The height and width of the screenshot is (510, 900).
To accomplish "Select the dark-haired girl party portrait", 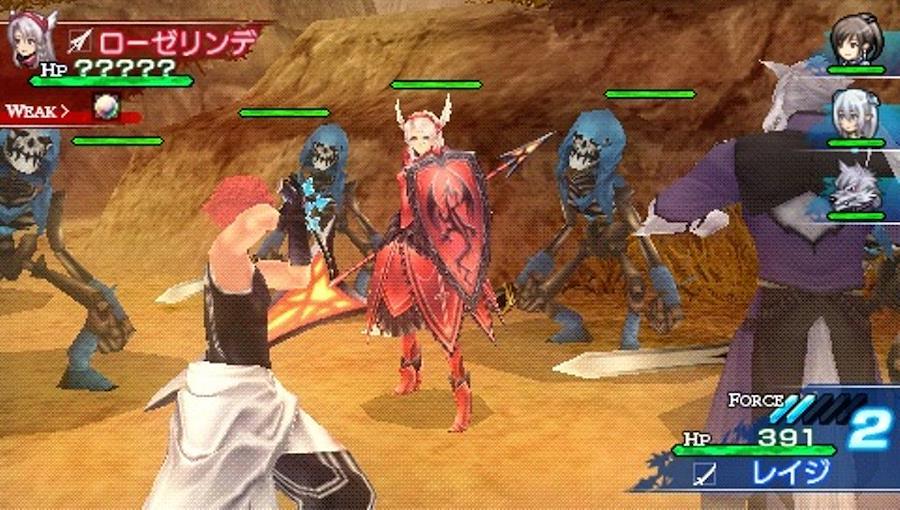I will (857, 40).
